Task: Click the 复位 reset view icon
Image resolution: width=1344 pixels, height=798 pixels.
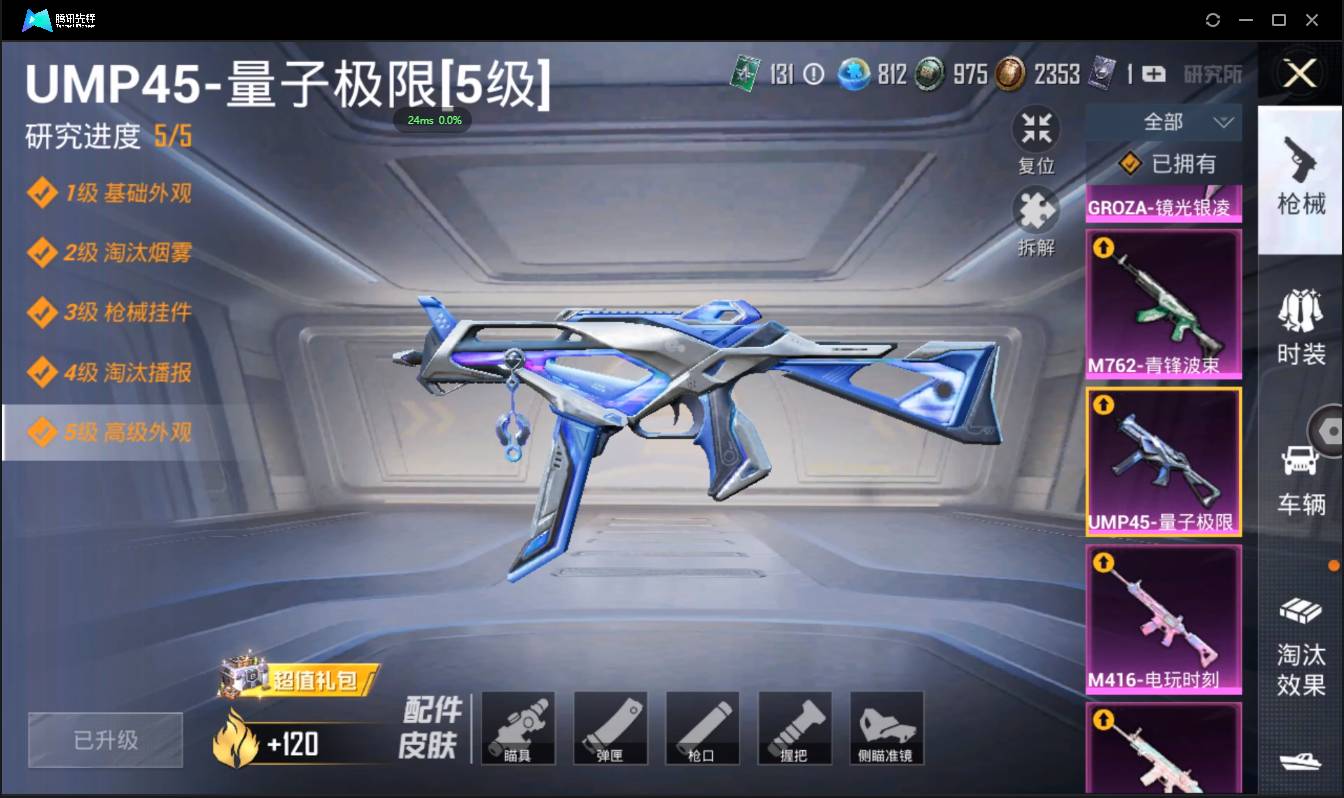Action: pyautogui.click(x=1036, y=128)
